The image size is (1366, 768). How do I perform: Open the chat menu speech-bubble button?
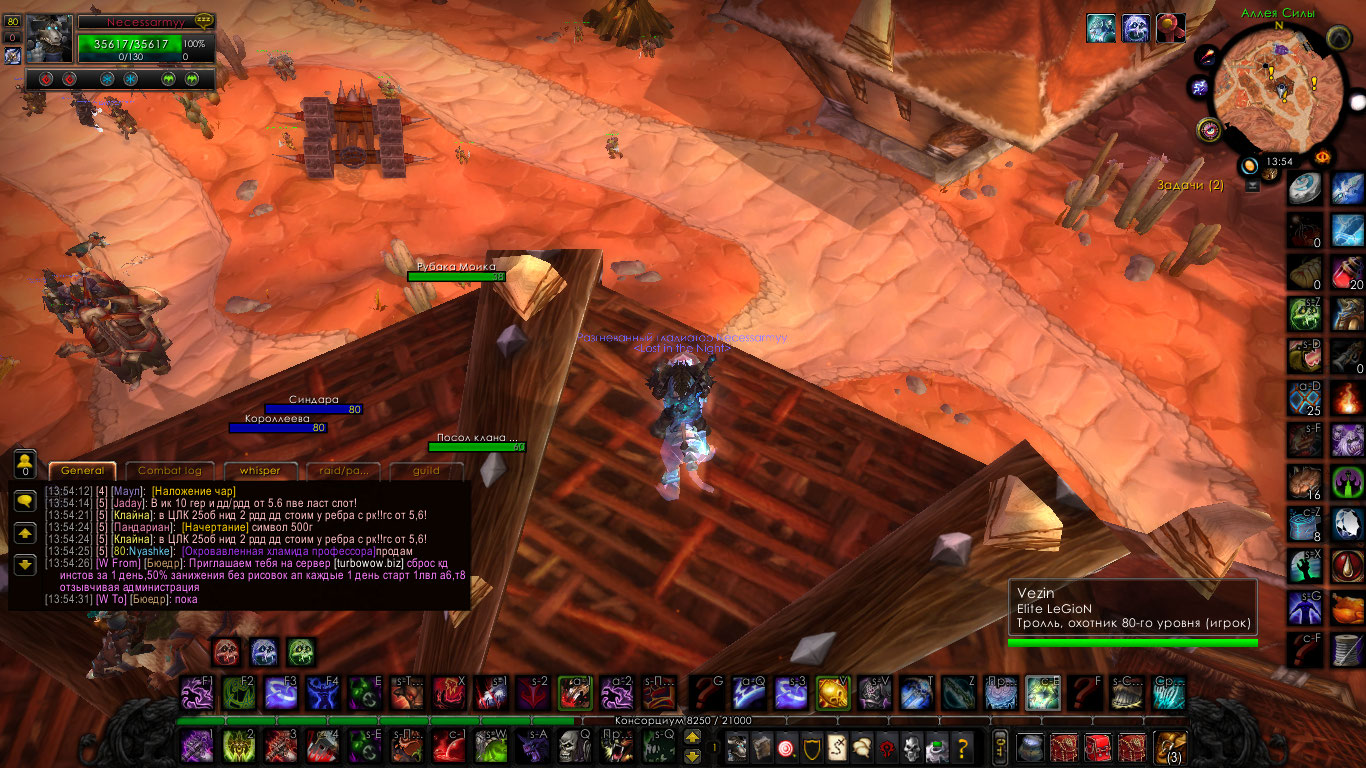click(25, 502)
